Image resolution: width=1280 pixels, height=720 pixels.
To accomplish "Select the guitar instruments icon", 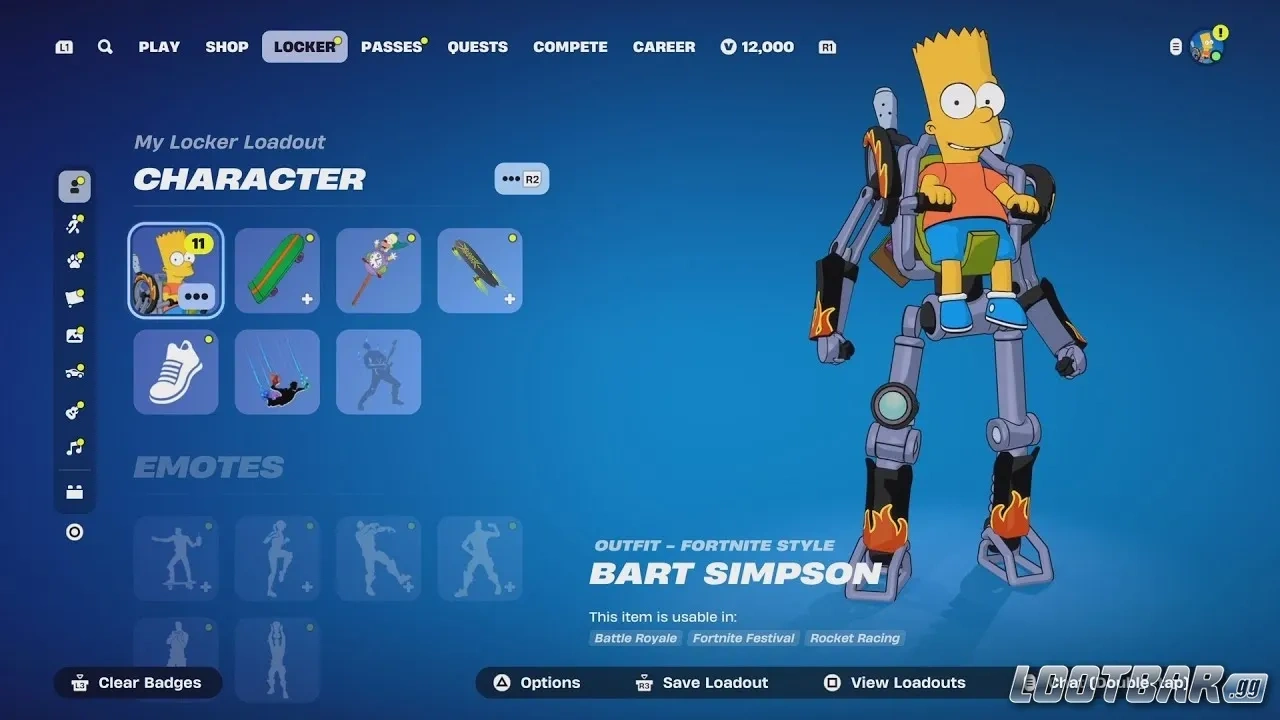I will click(75, 409).
